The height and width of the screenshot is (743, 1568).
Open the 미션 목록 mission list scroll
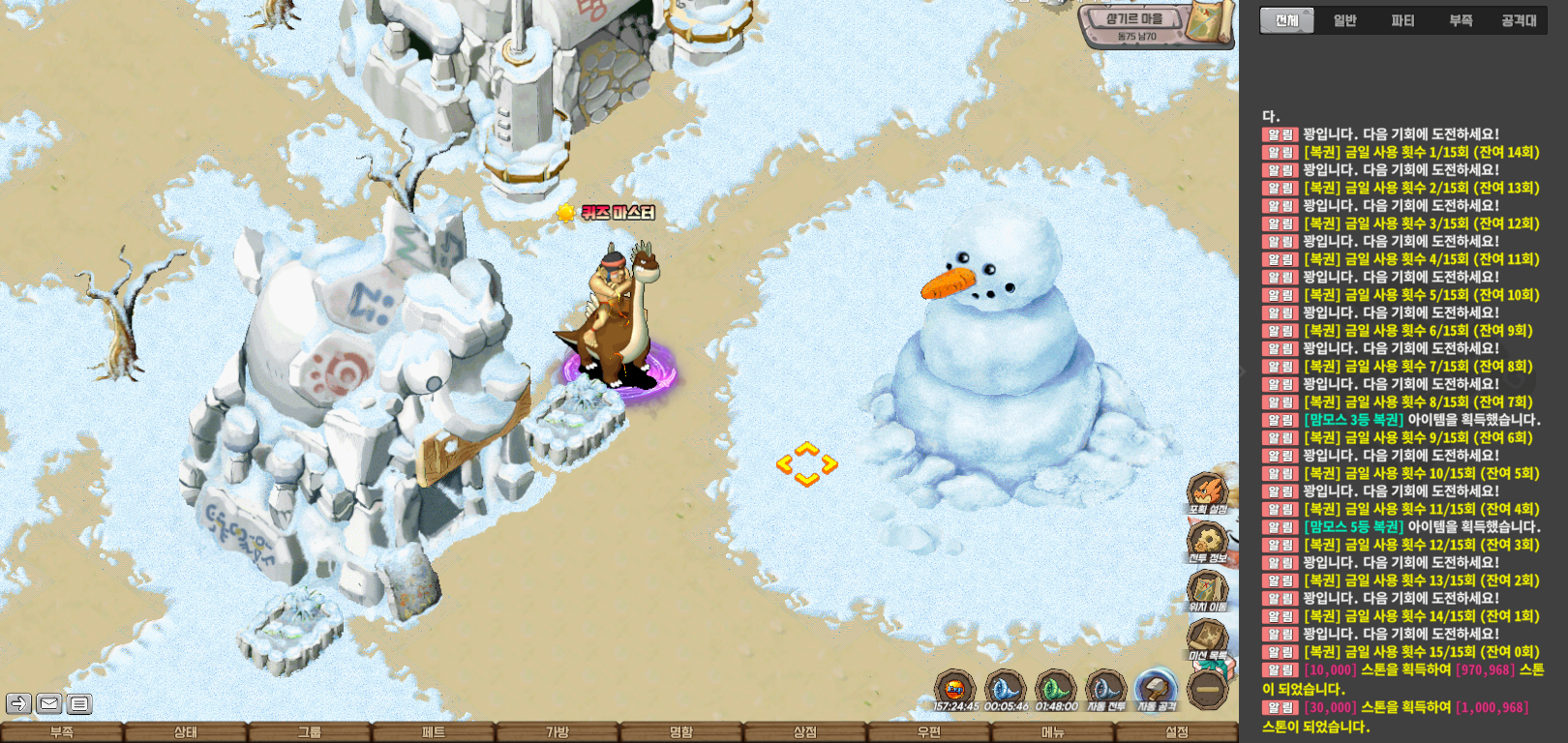[x=1207, y=639]
